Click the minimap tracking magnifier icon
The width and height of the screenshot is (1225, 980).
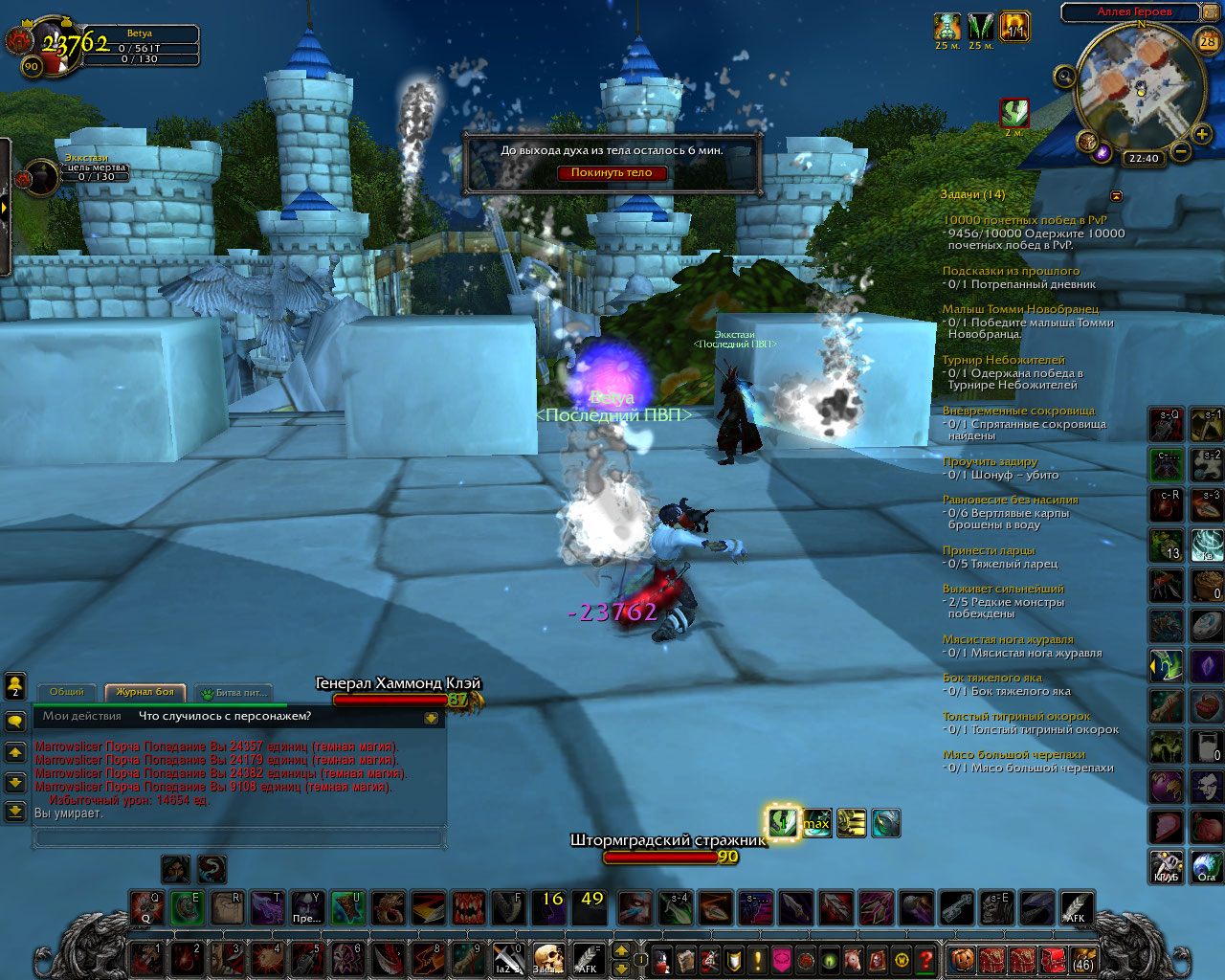pos(1064,76)
